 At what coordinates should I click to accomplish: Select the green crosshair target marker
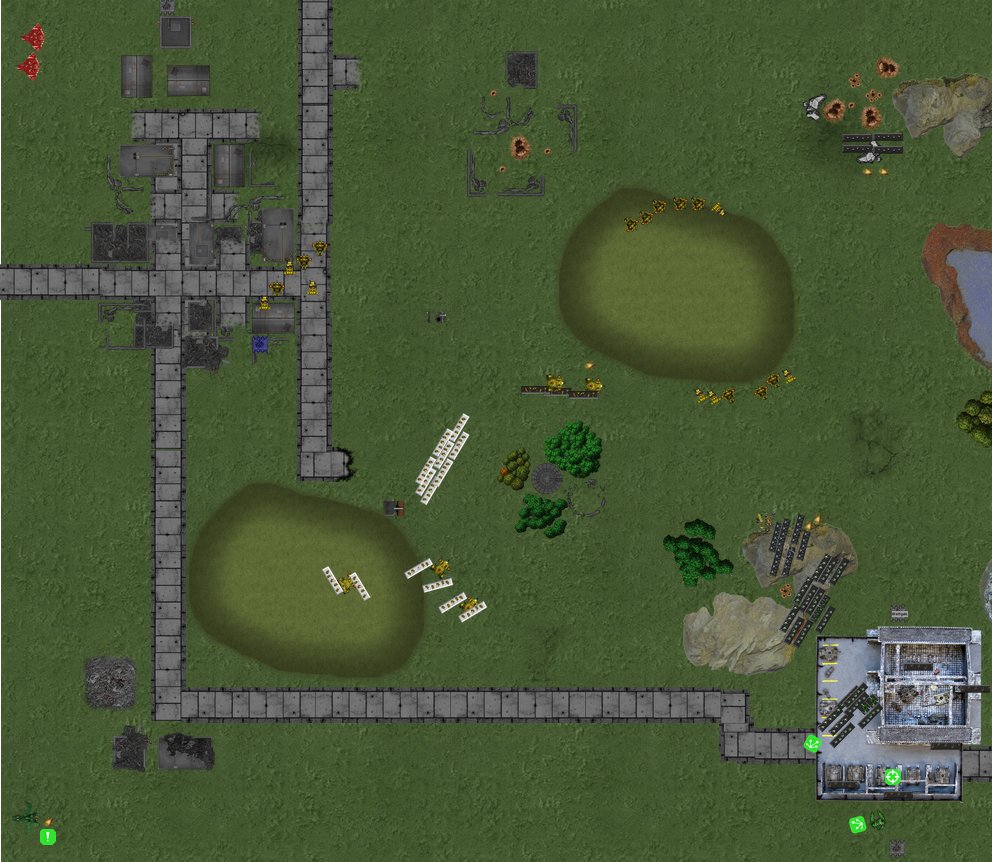[x=892, y=776]
